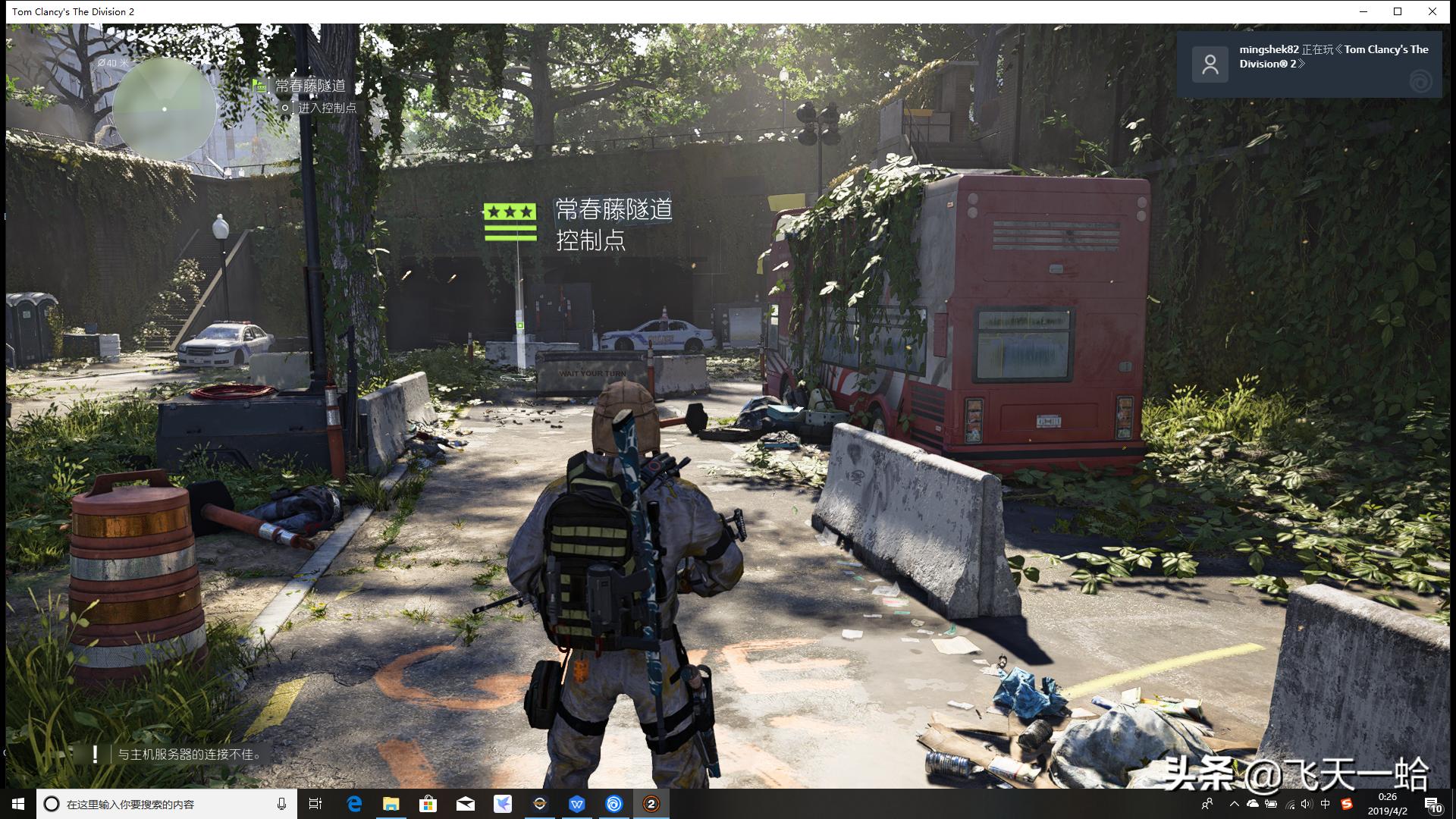Open the Sogou input tray icon
The image size is (1456, 819).
tap(1348, 803)
